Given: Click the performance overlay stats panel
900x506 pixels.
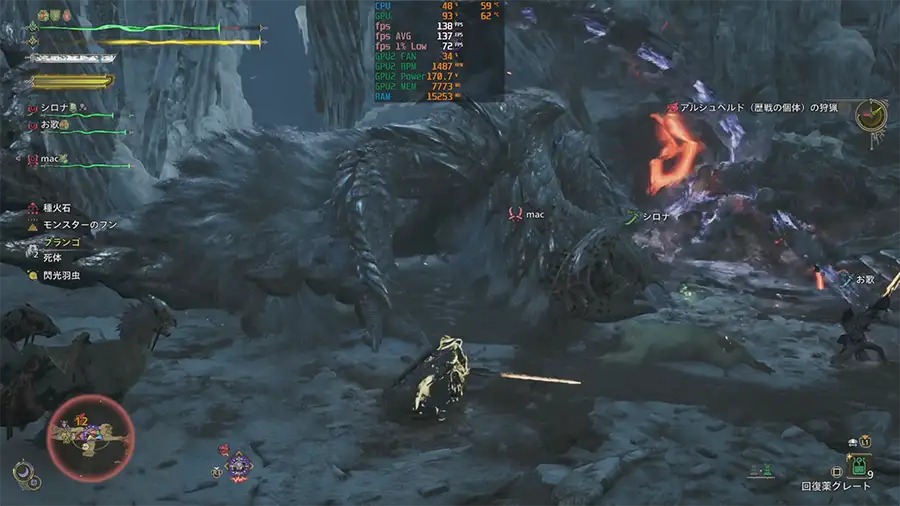Looking at the screenshot, I should 437,50.
